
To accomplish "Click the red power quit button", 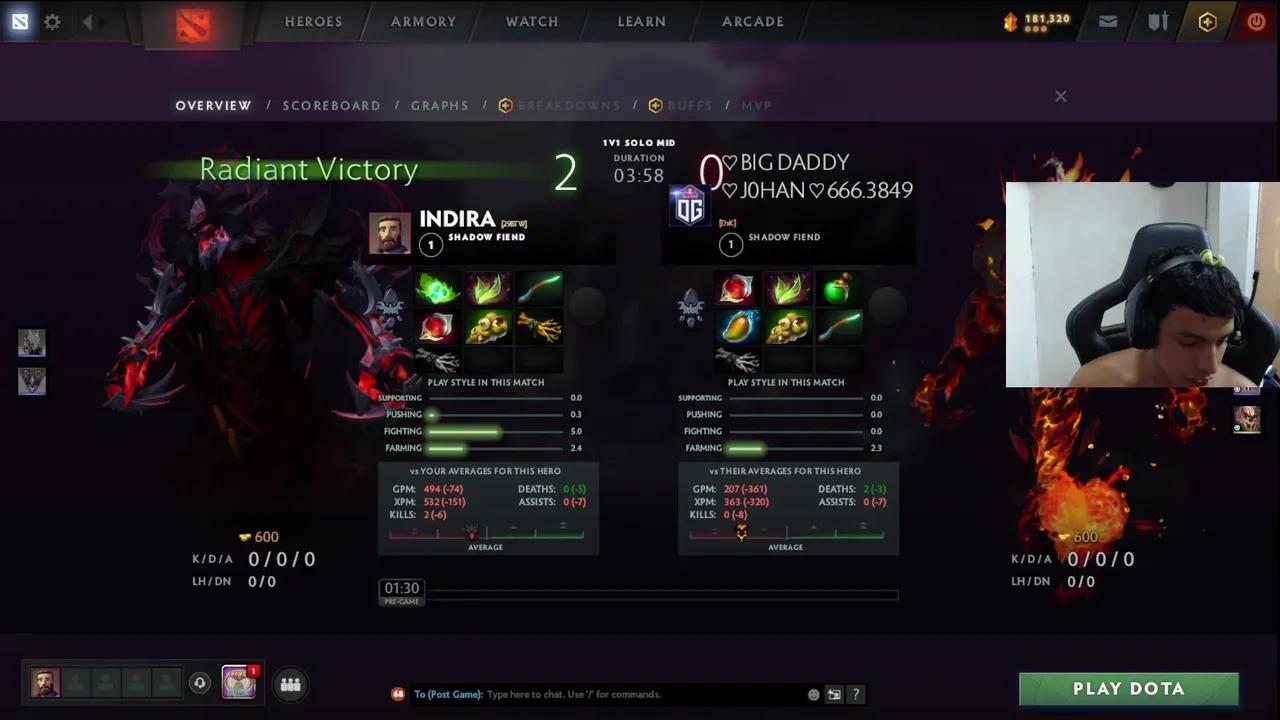I will coord(1256,21).
